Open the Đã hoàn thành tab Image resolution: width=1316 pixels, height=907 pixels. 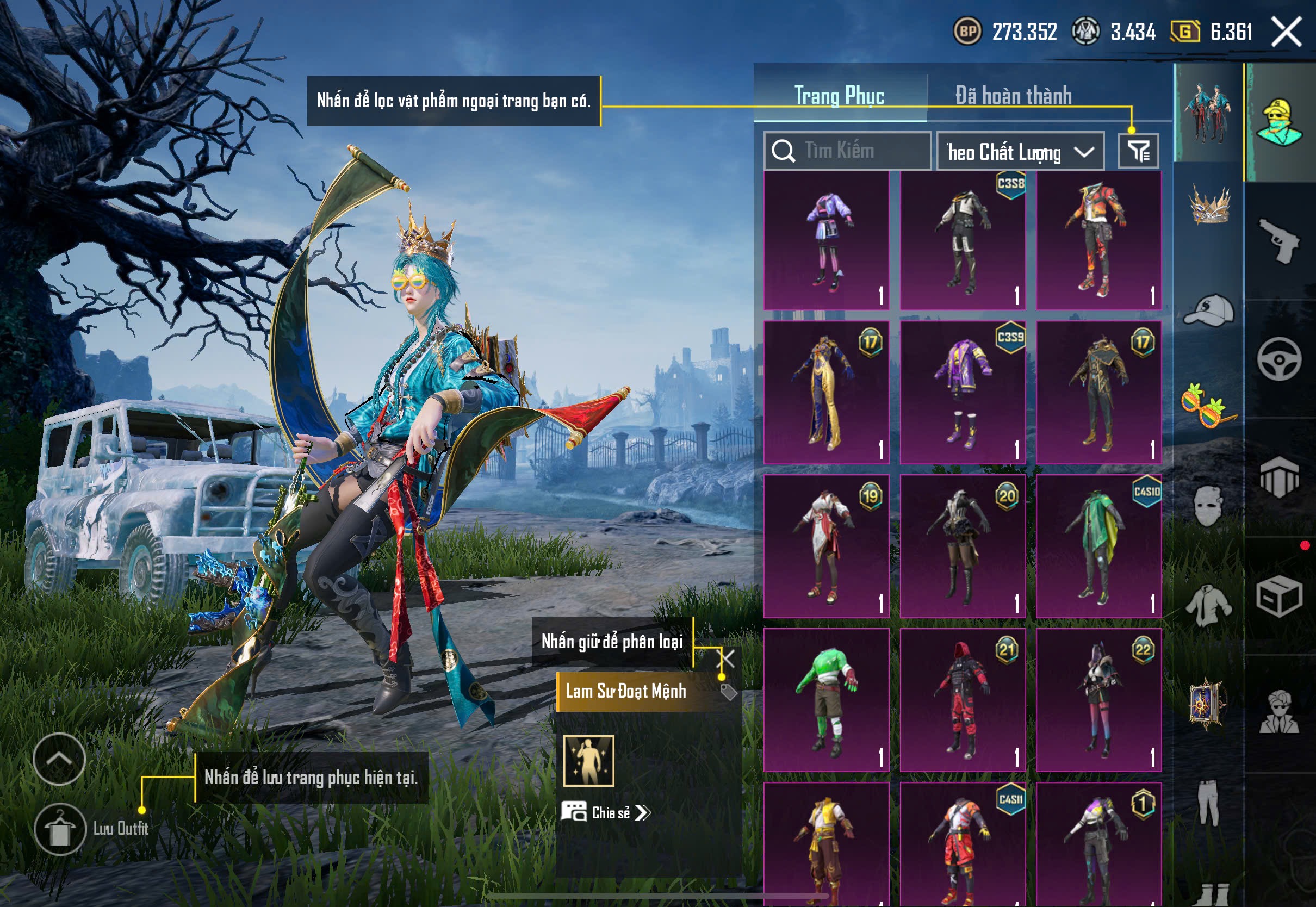(1013, 96)
